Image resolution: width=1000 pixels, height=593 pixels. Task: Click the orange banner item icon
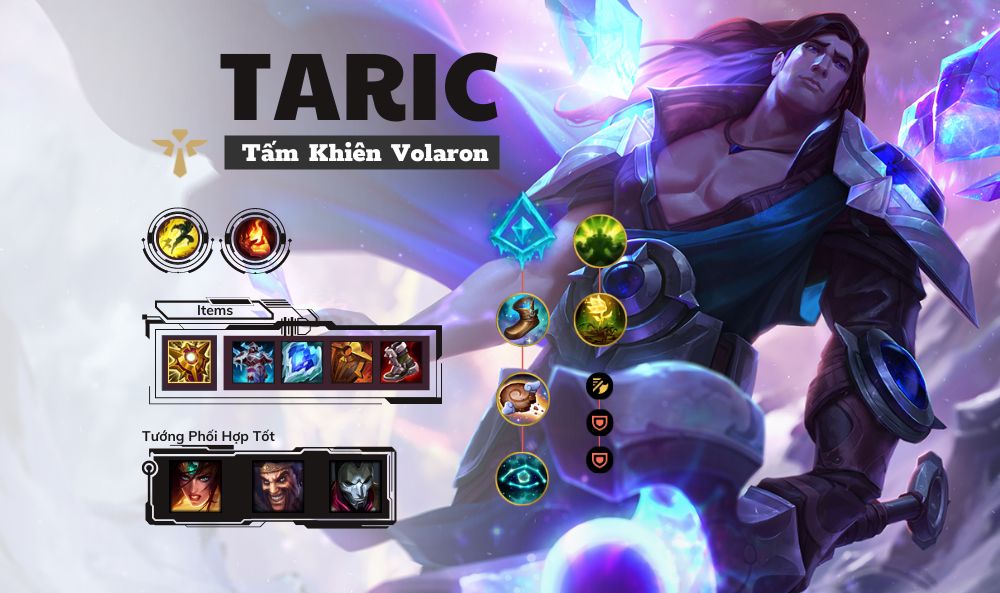click(352, 362)
